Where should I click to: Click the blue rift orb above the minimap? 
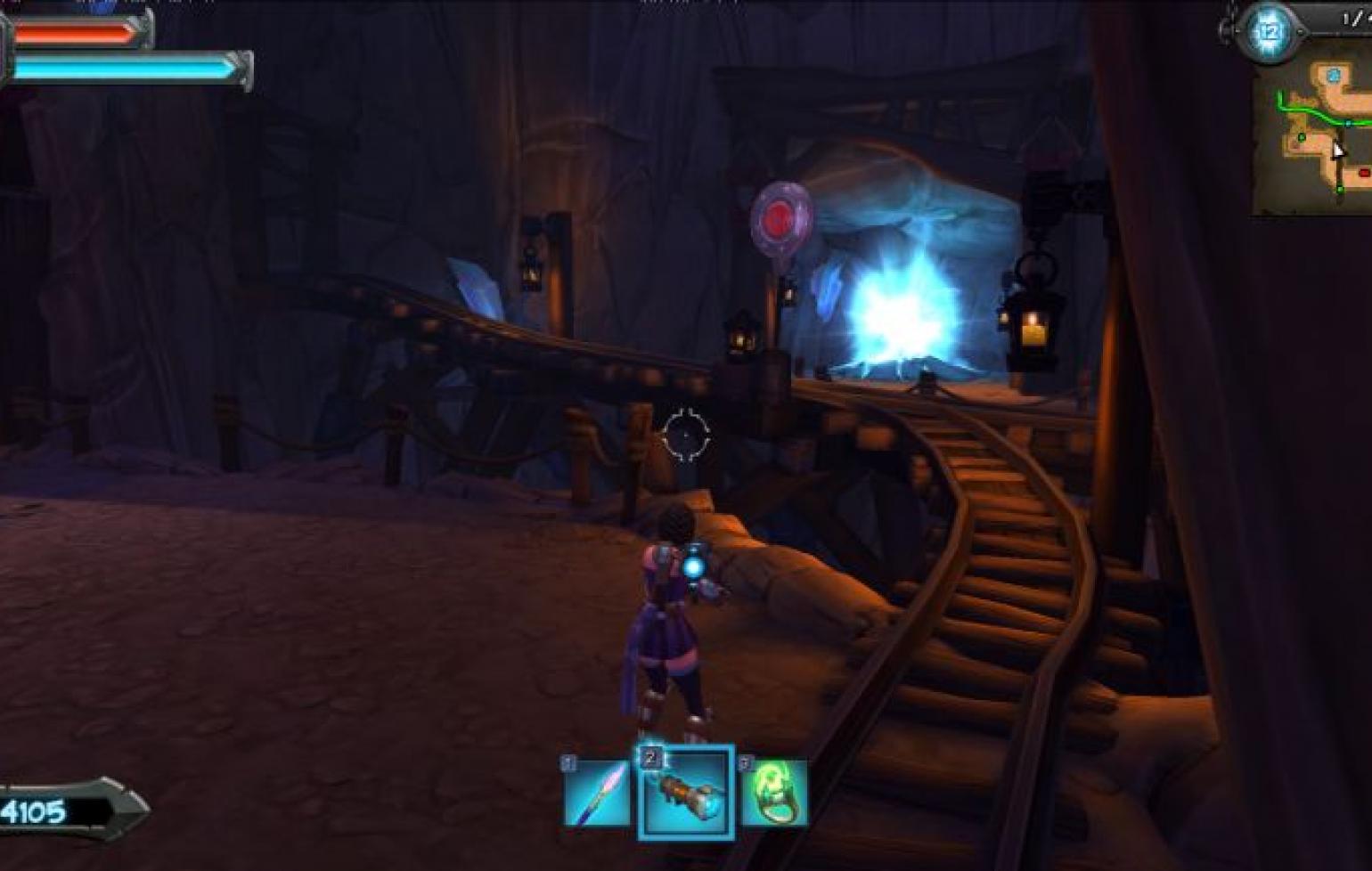pos(1269,33)
